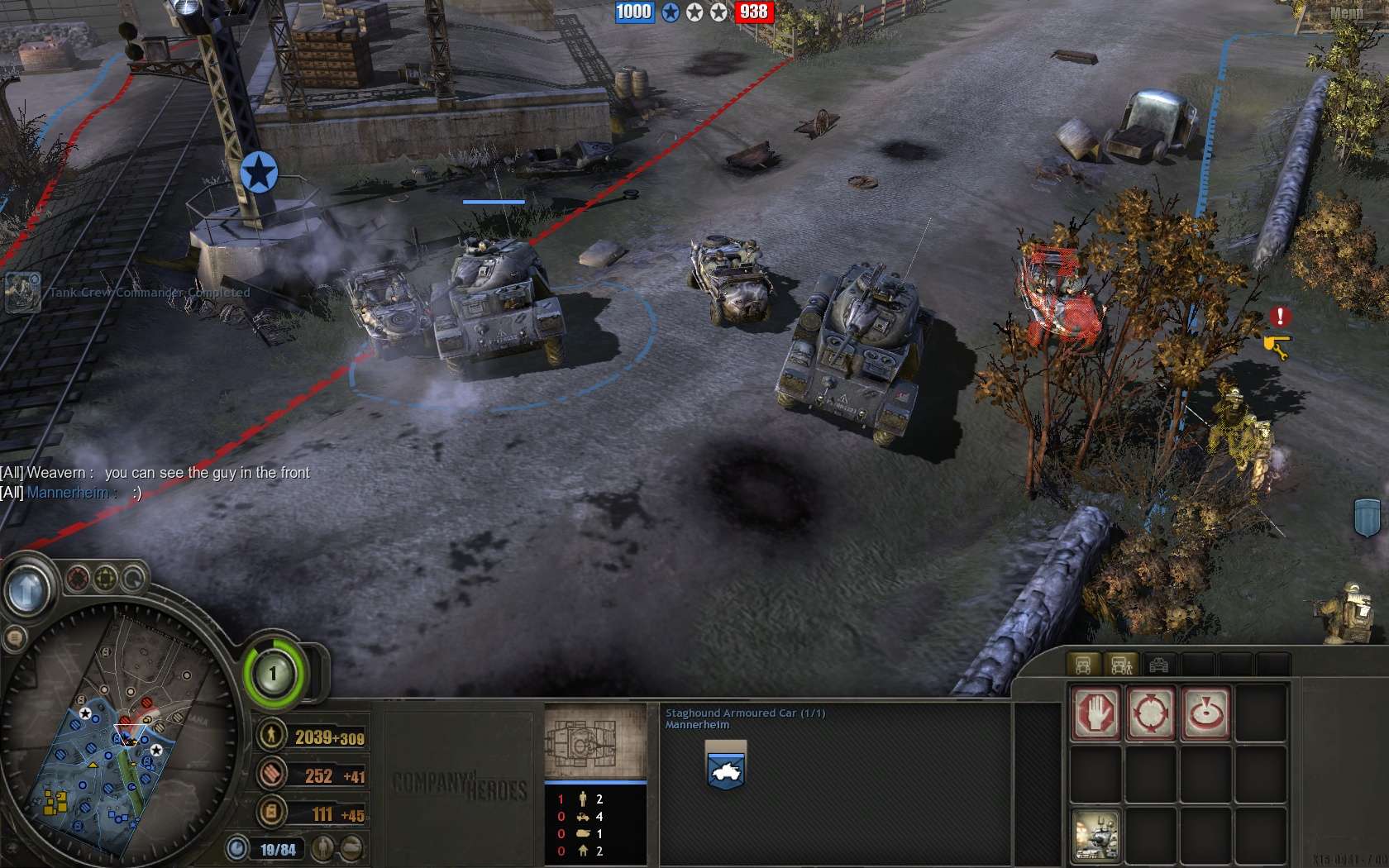1389x868 pixels.
Task: Click the blue rotating arrow minimap button
Action: tap(132, 579)
